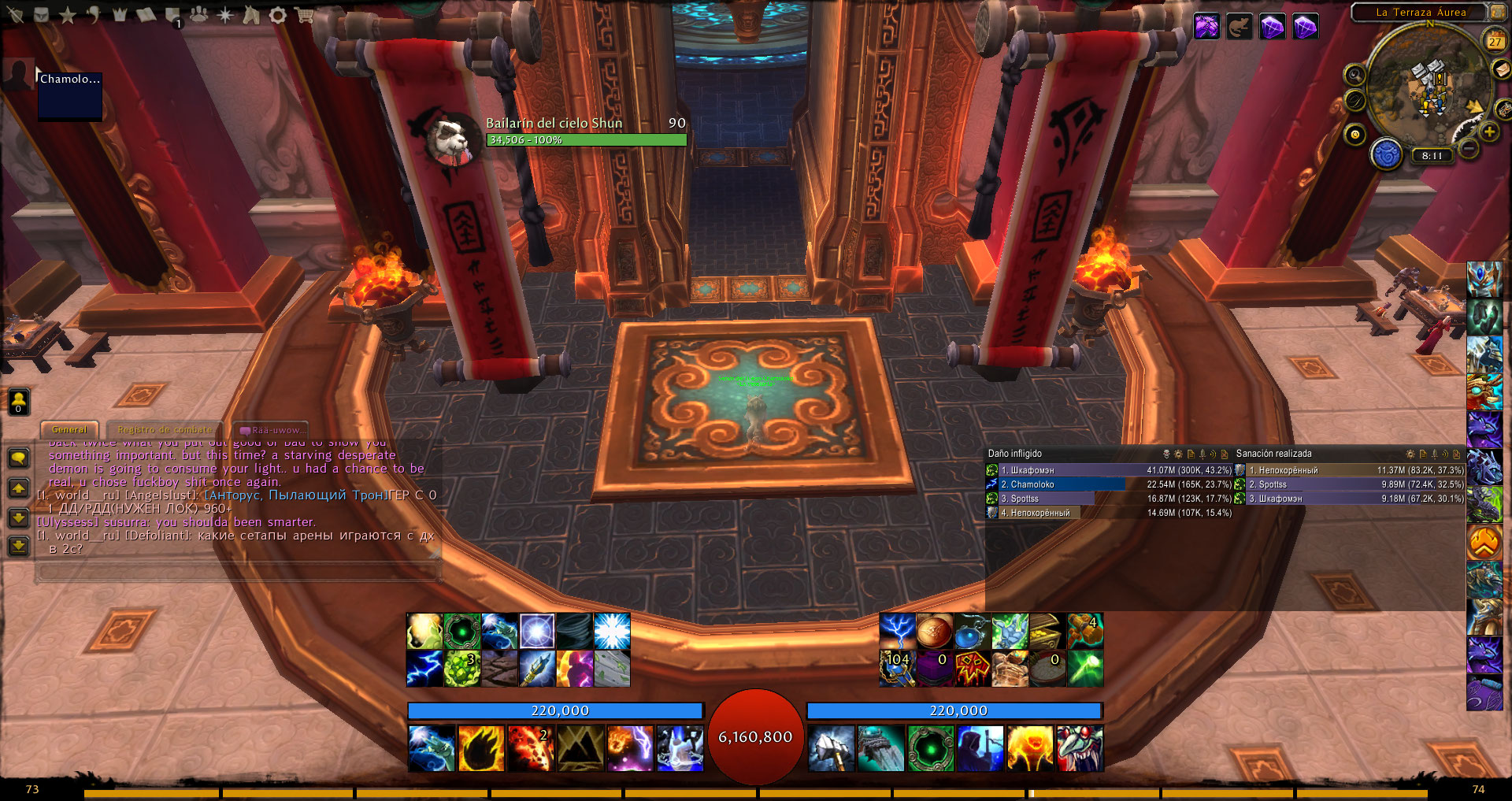This screenshot has width=1512, height=801.
Task: Click the purple panther buff icon
Action: click(1206, 26)
